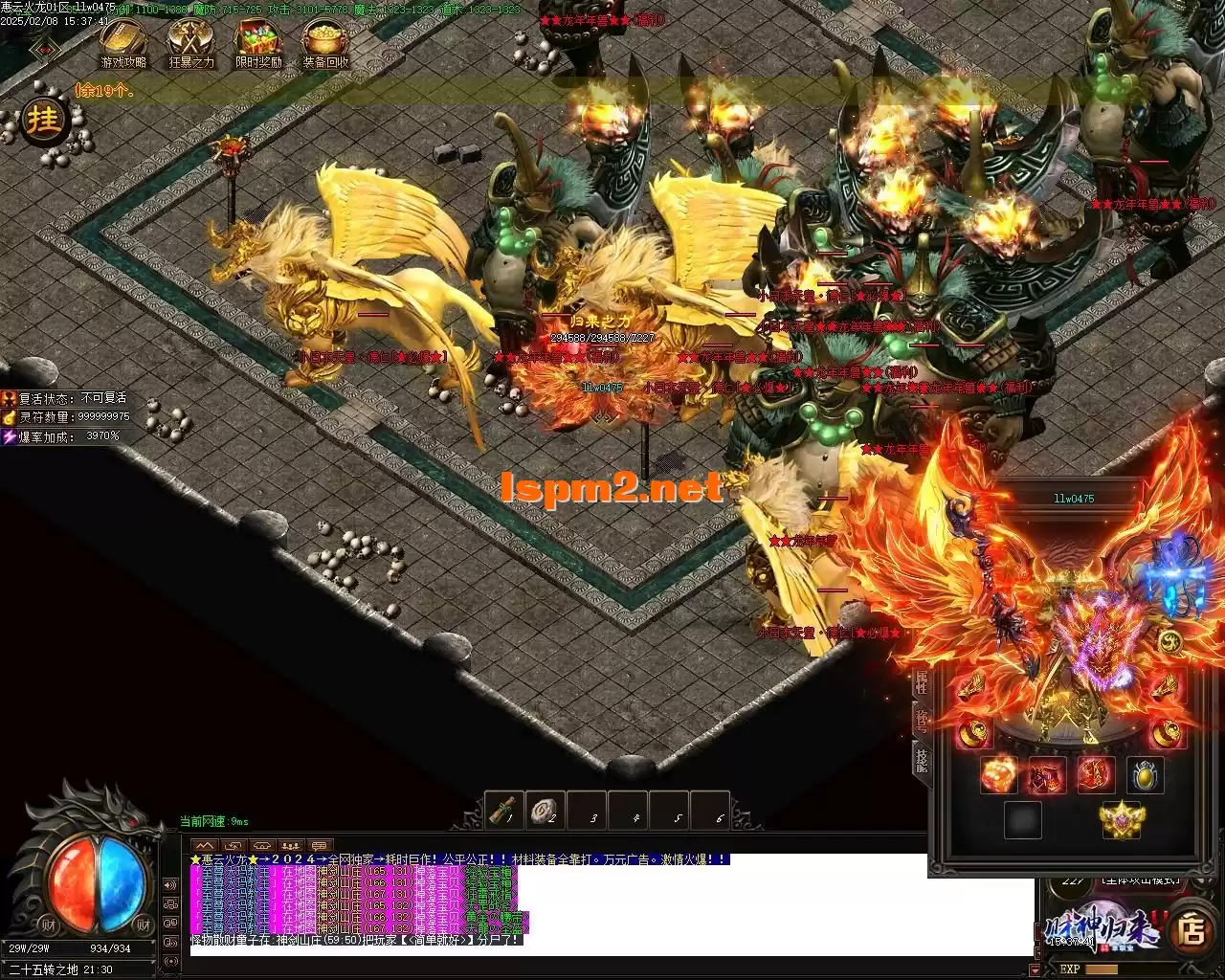Select the flaming dice equipment slot
The image size is (1225, 980).
[998, 774]
